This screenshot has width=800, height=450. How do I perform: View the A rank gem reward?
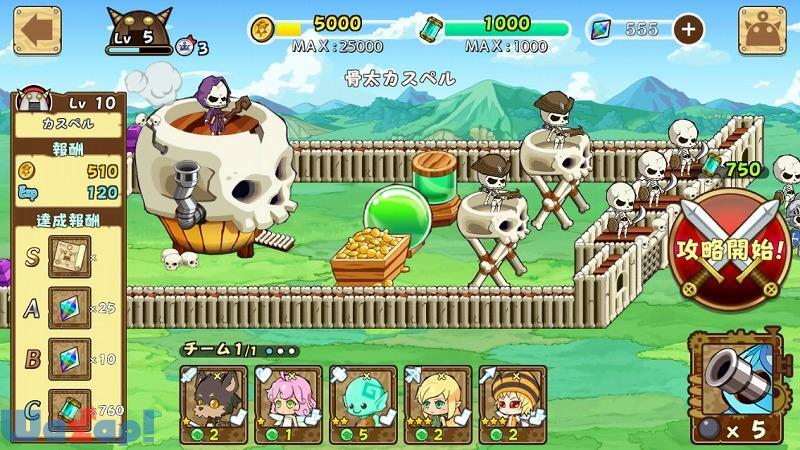71,307
